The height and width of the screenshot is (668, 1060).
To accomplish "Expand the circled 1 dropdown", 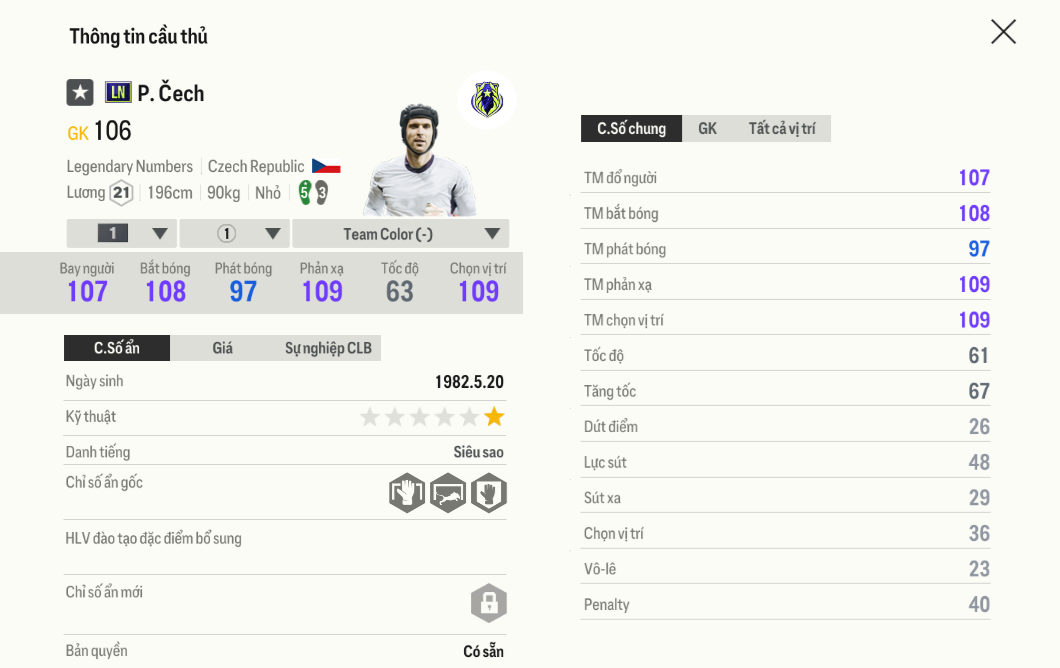I will (235, 234).
